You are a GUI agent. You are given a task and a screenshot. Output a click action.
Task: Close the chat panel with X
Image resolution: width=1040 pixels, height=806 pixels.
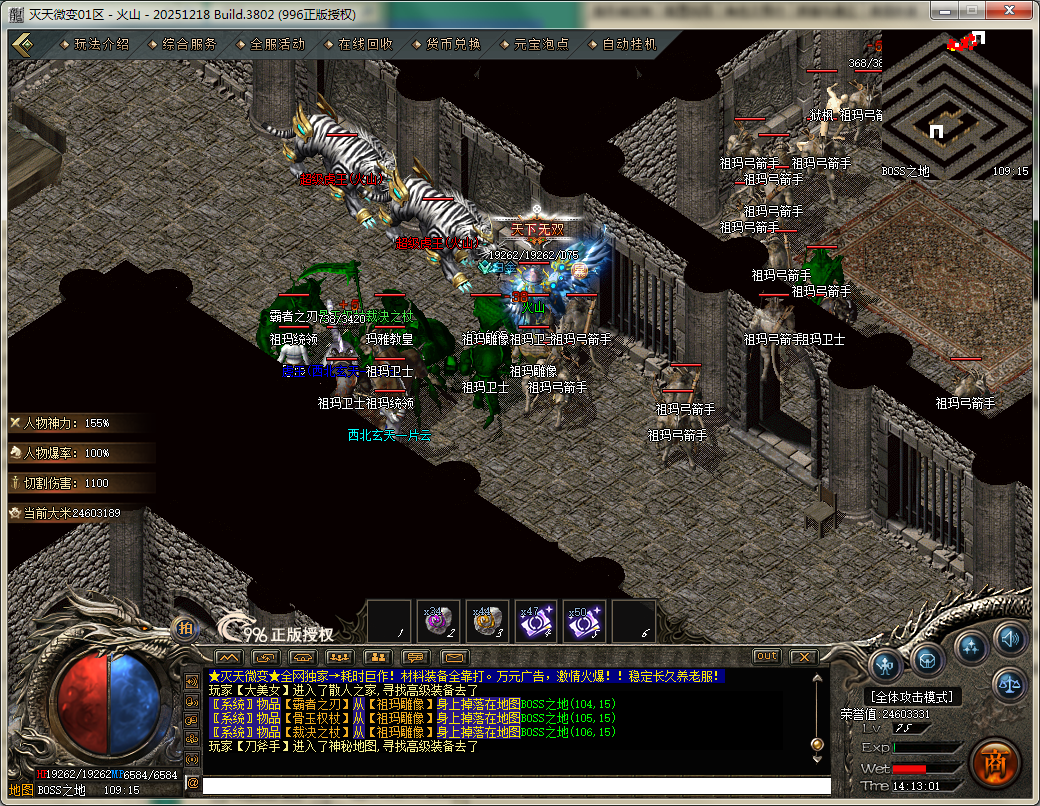click(803, 656)
